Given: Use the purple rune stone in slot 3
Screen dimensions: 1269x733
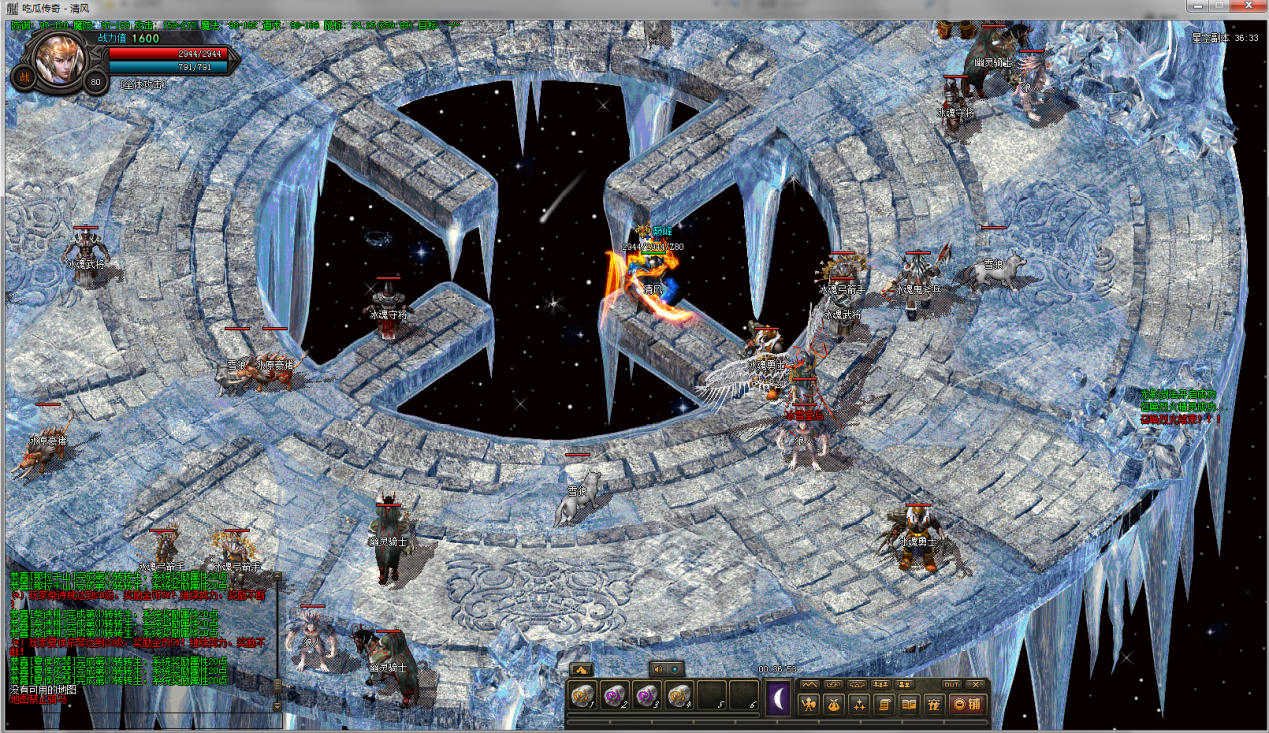Looking at the screenshot, I should click(647, 696).
